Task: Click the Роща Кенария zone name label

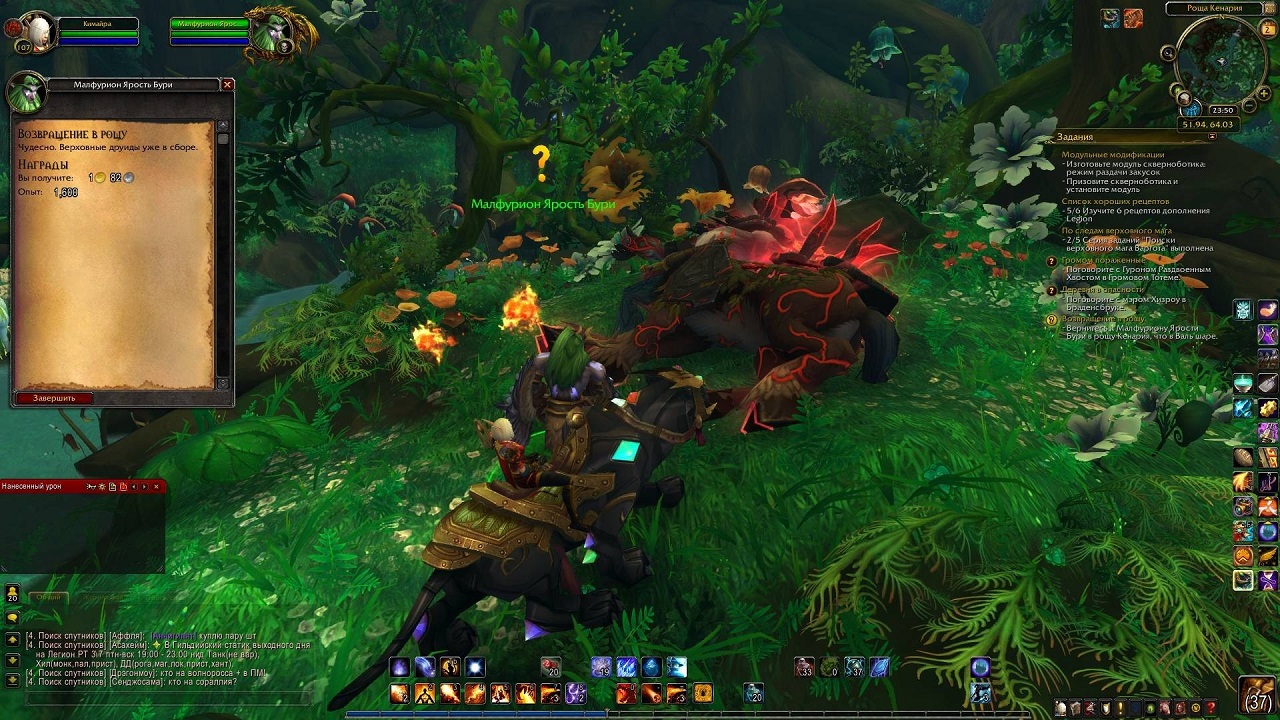Action: [1210, 8]
